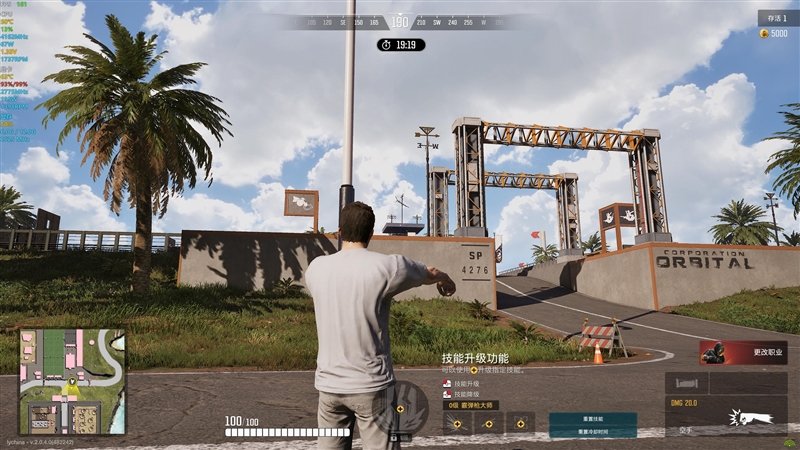
Task: Click the 重置冷却时间 reset cooldown button
Action: pos(592,431)
